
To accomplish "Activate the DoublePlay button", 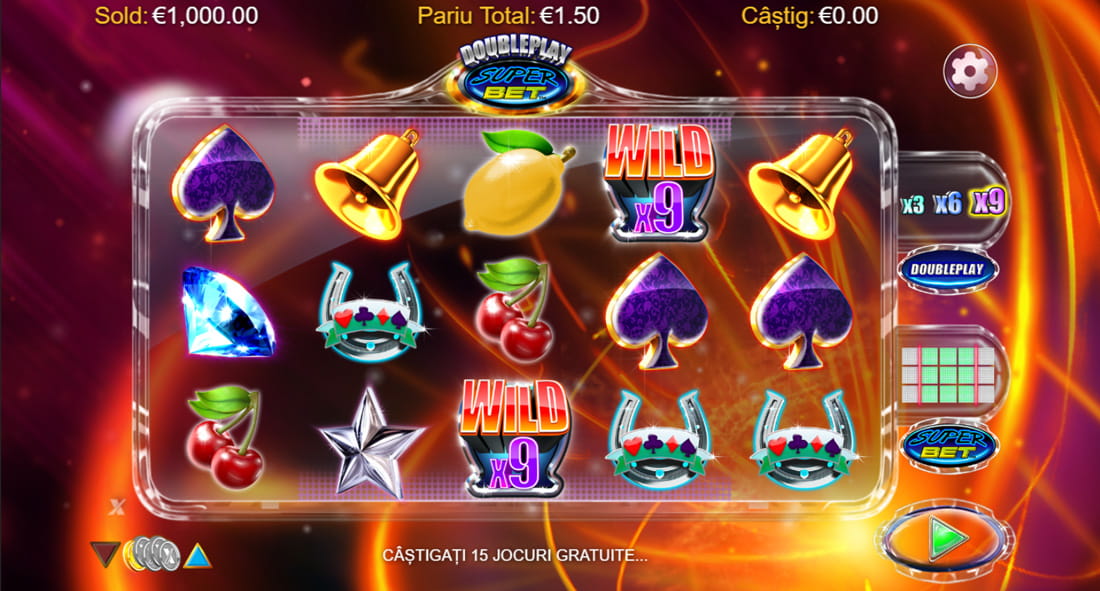I will click(x=947, y=269).
